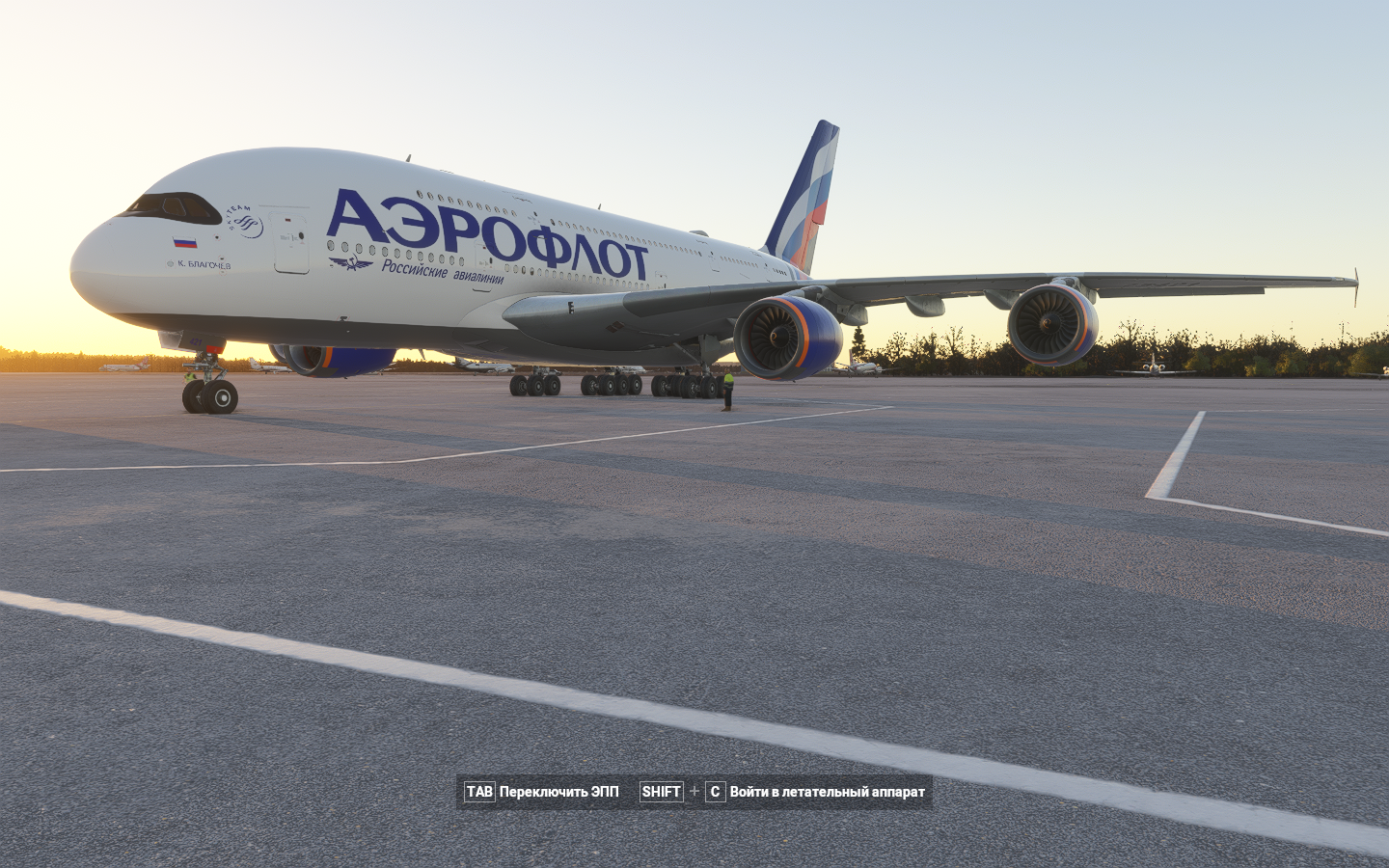Click the К. БЛАГОЧЕВ name marking
This screenshot has width=1389, height=868.
click(x=204, y=263)
